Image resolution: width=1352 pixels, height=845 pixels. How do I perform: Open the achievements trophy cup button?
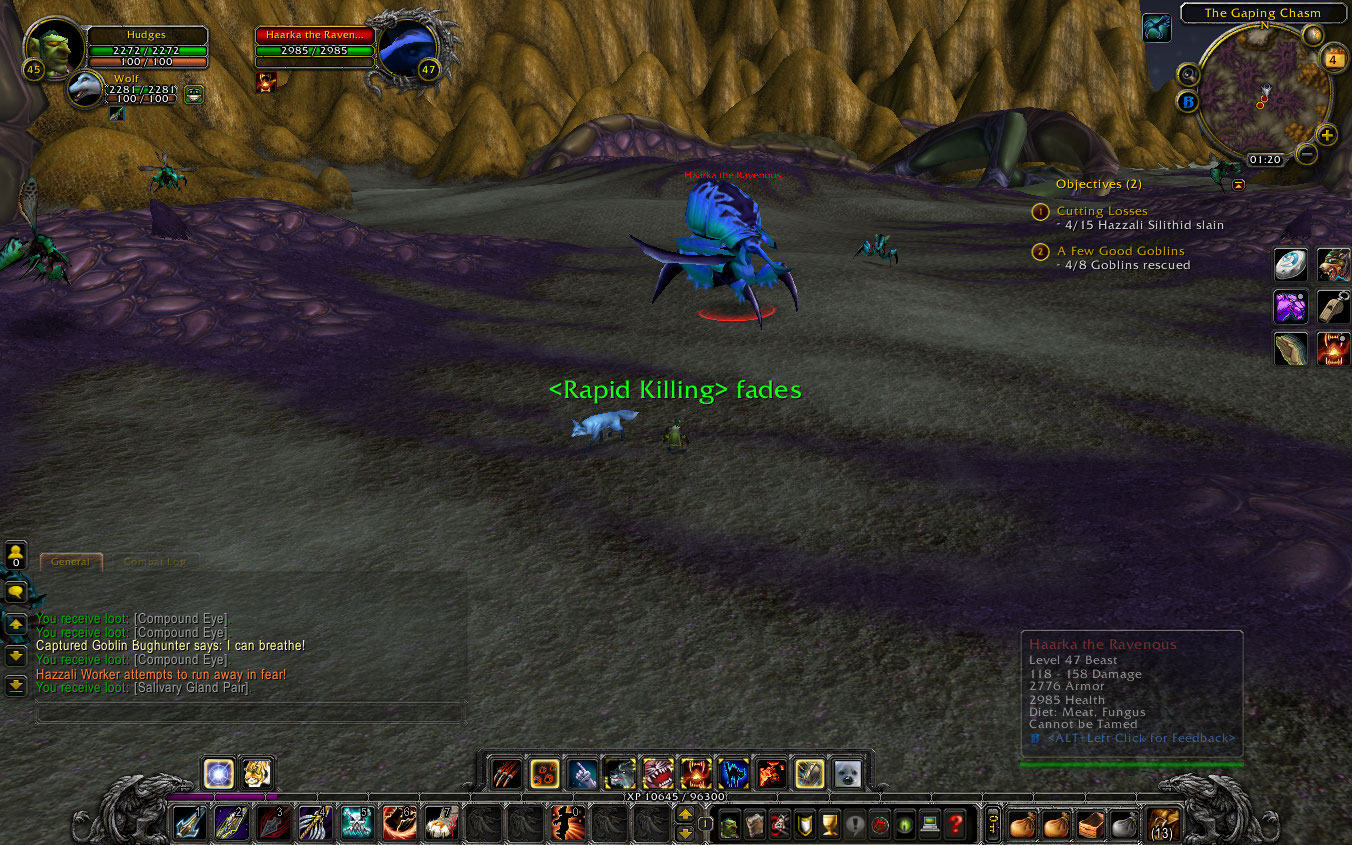tap(829, 825)
